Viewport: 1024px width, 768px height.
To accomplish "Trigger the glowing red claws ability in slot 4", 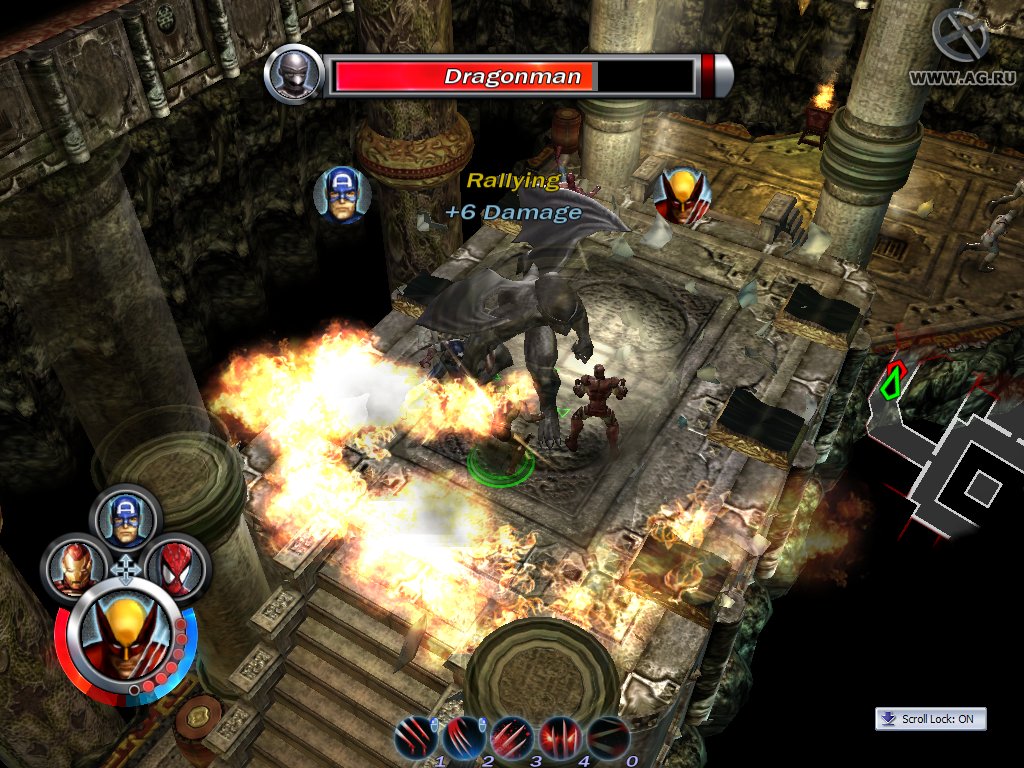I will pos(559,738).
